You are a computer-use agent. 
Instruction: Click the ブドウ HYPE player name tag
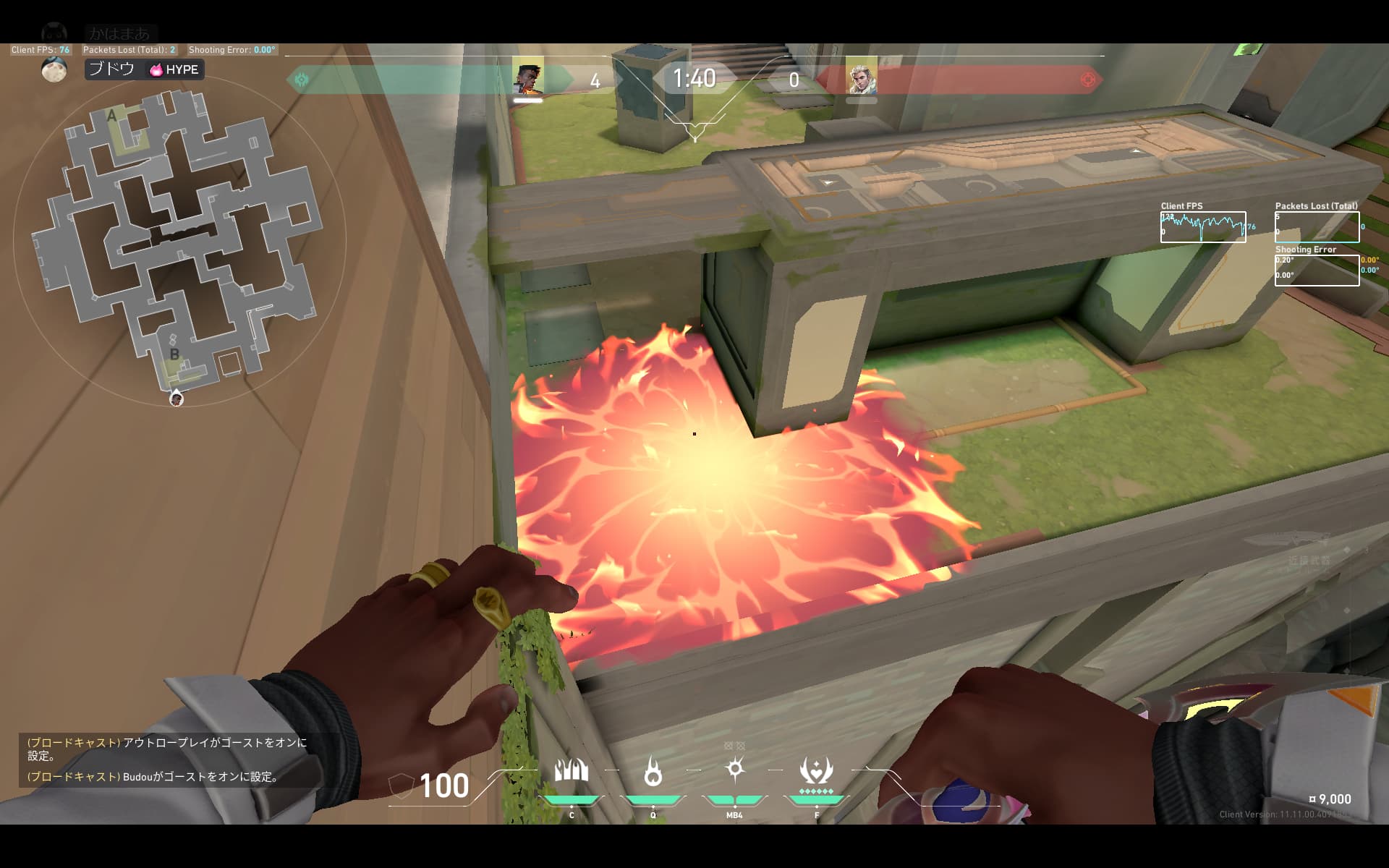click(145, 69)
